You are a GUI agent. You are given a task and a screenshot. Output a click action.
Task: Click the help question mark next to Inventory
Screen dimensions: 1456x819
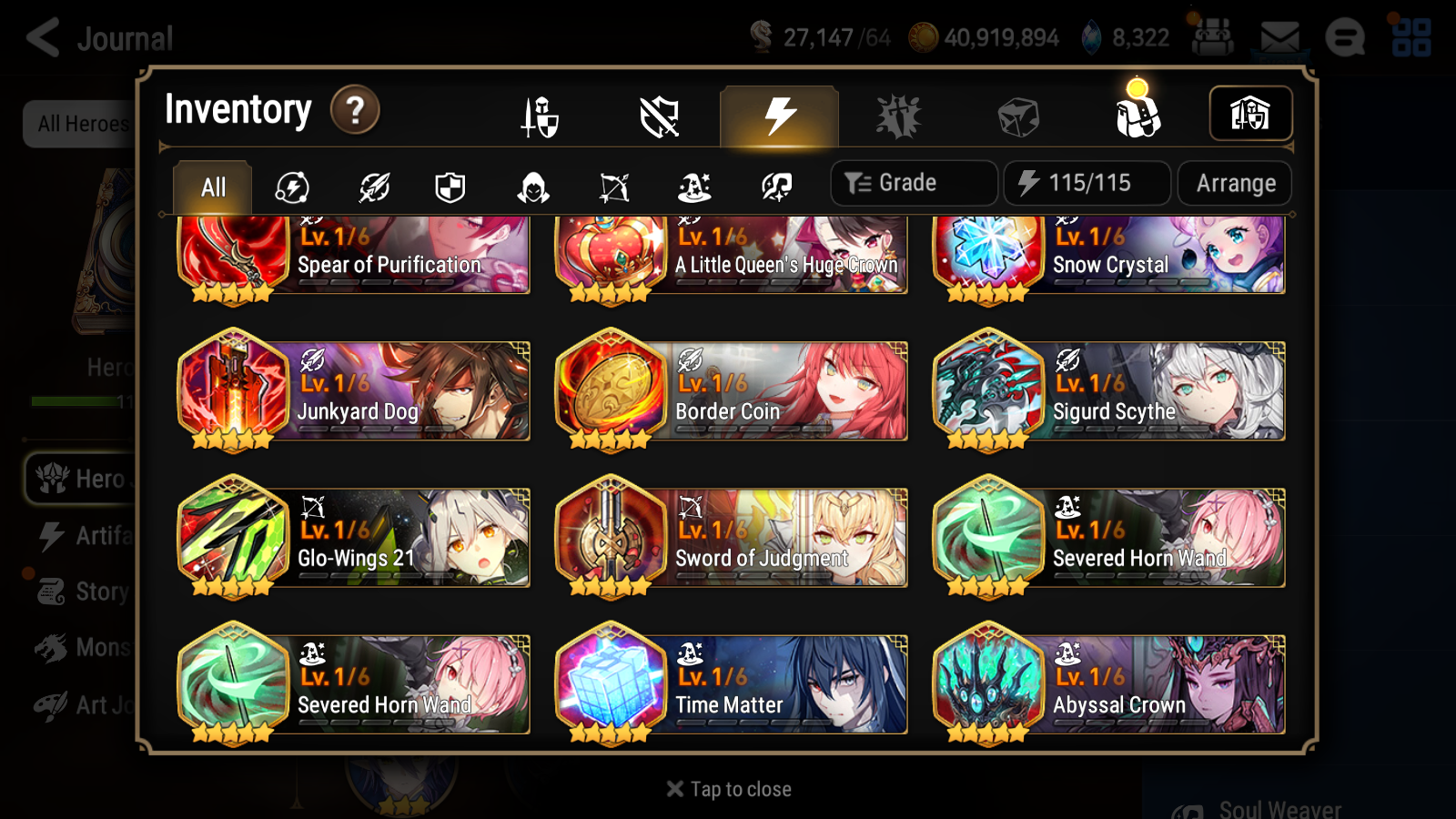354,110
